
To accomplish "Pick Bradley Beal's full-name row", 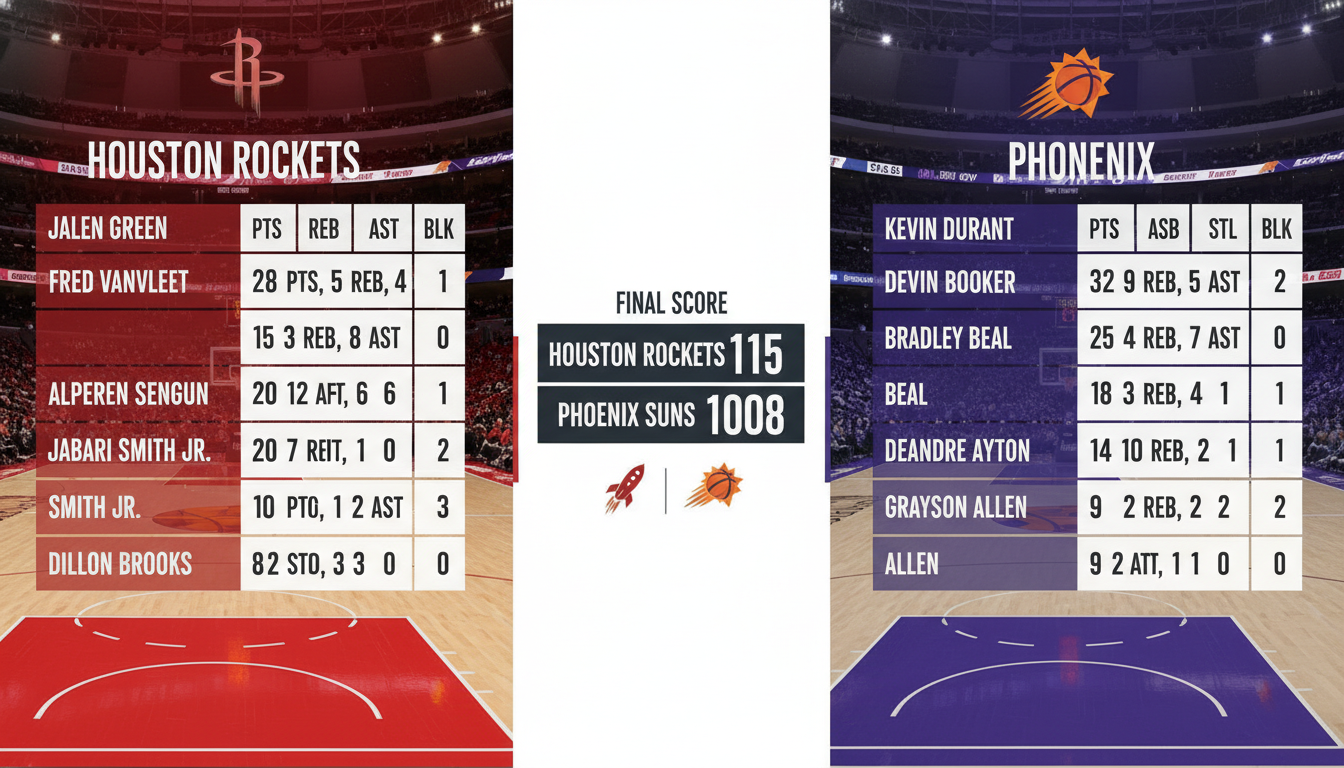I will (x=948, y=338).
